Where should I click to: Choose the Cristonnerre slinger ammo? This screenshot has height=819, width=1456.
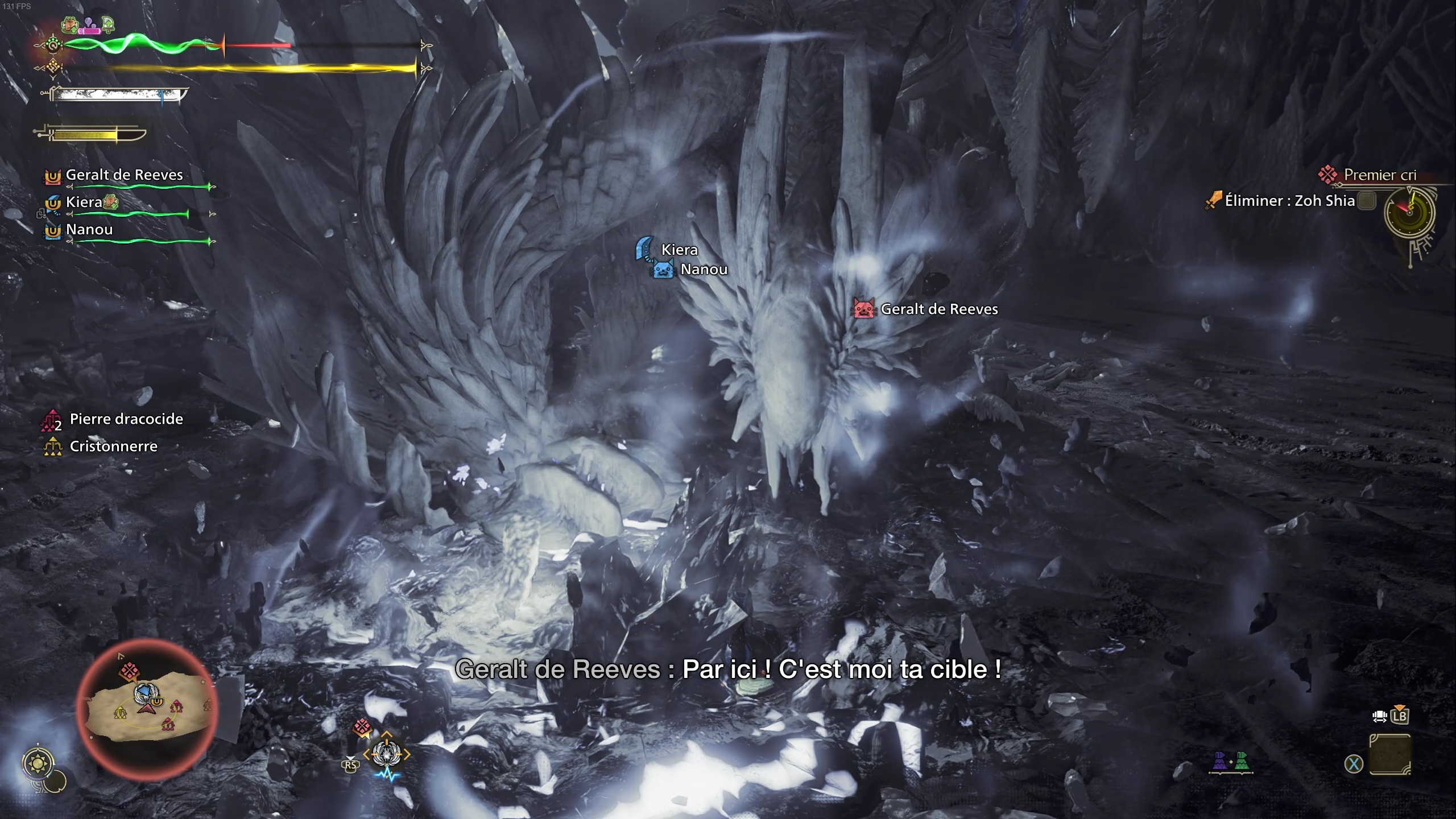(x=113, y=446)
